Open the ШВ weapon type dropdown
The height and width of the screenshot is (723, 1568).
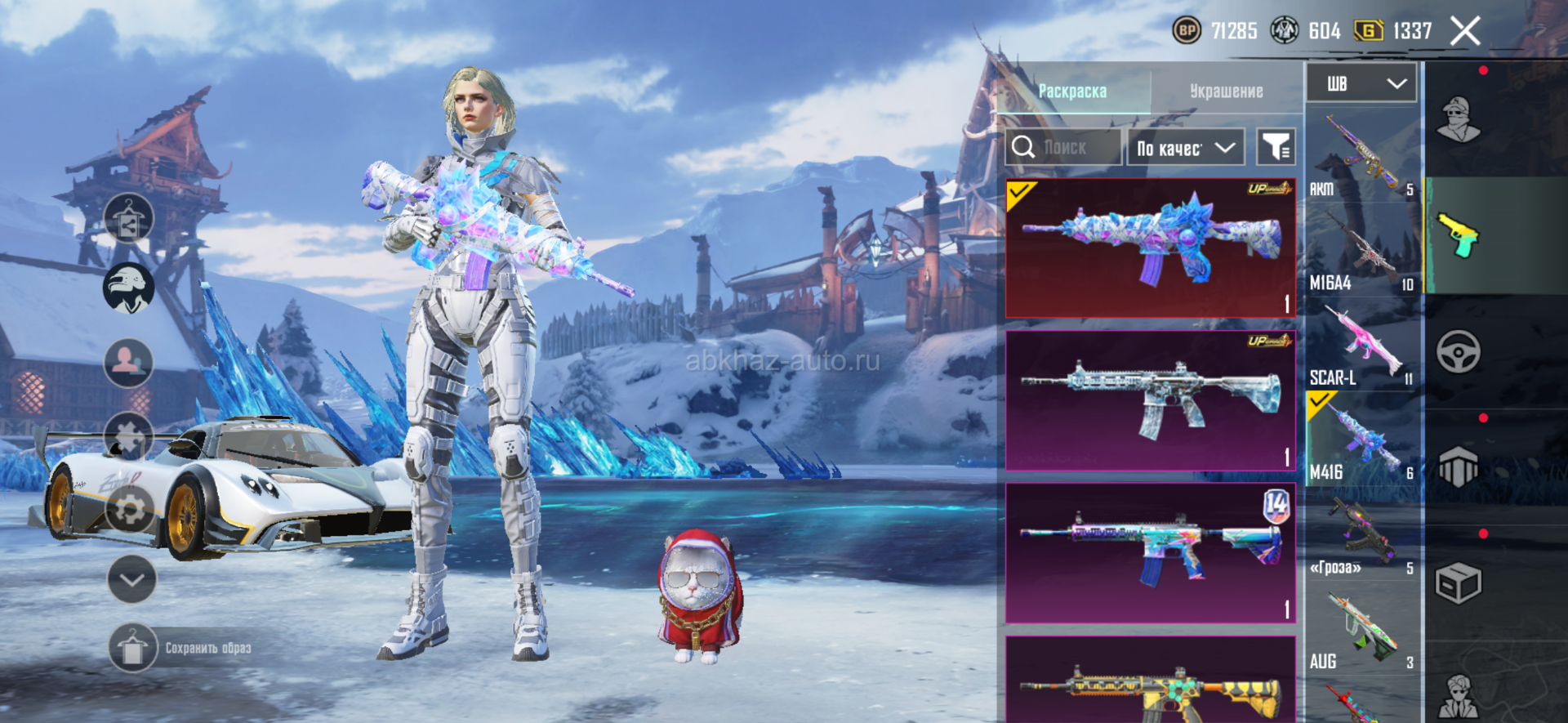tap(1361, 83)
